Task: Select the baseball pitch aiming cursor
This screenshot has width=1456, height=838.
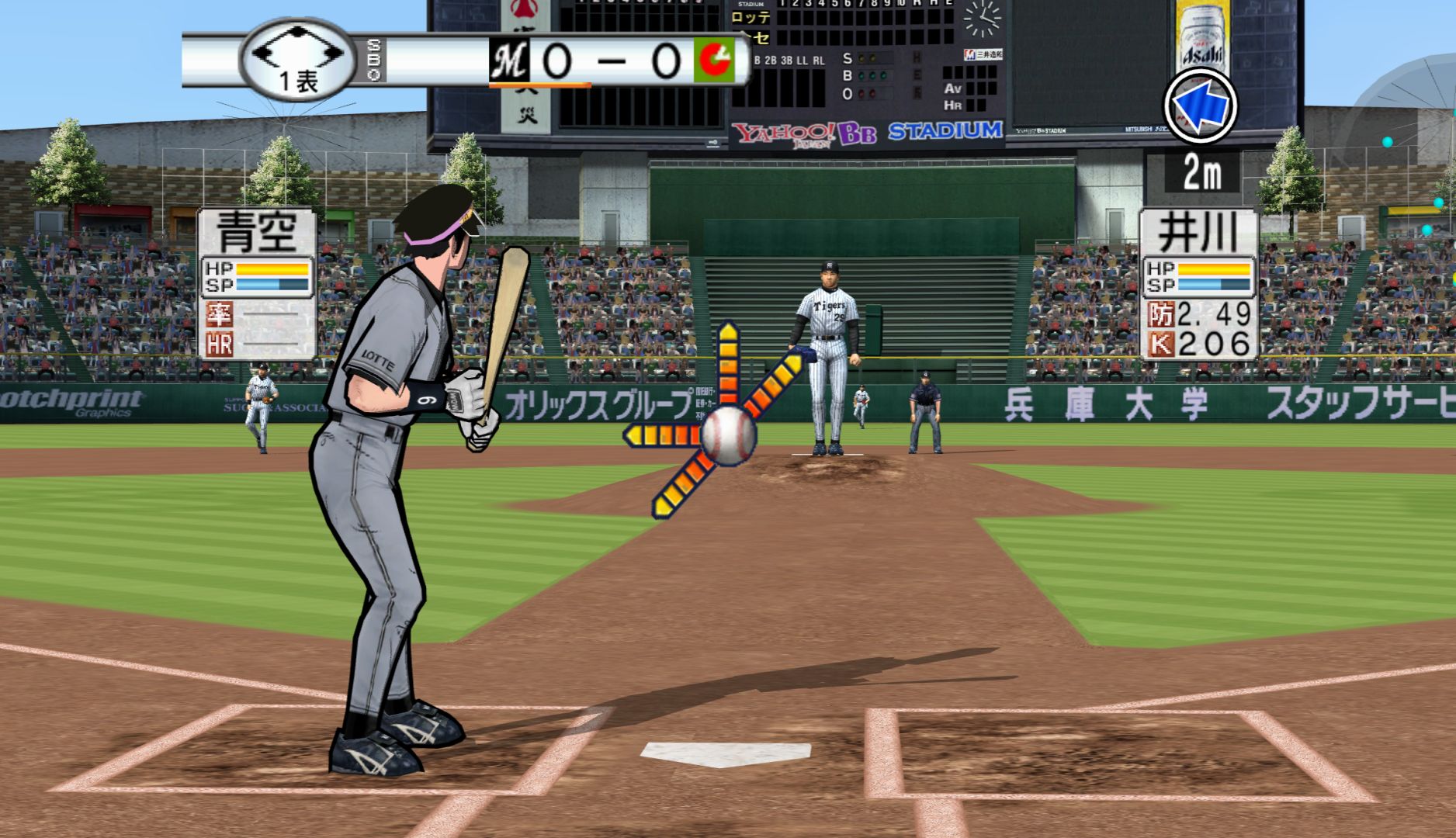Action: pyautogui.click(x=728, y=436)
